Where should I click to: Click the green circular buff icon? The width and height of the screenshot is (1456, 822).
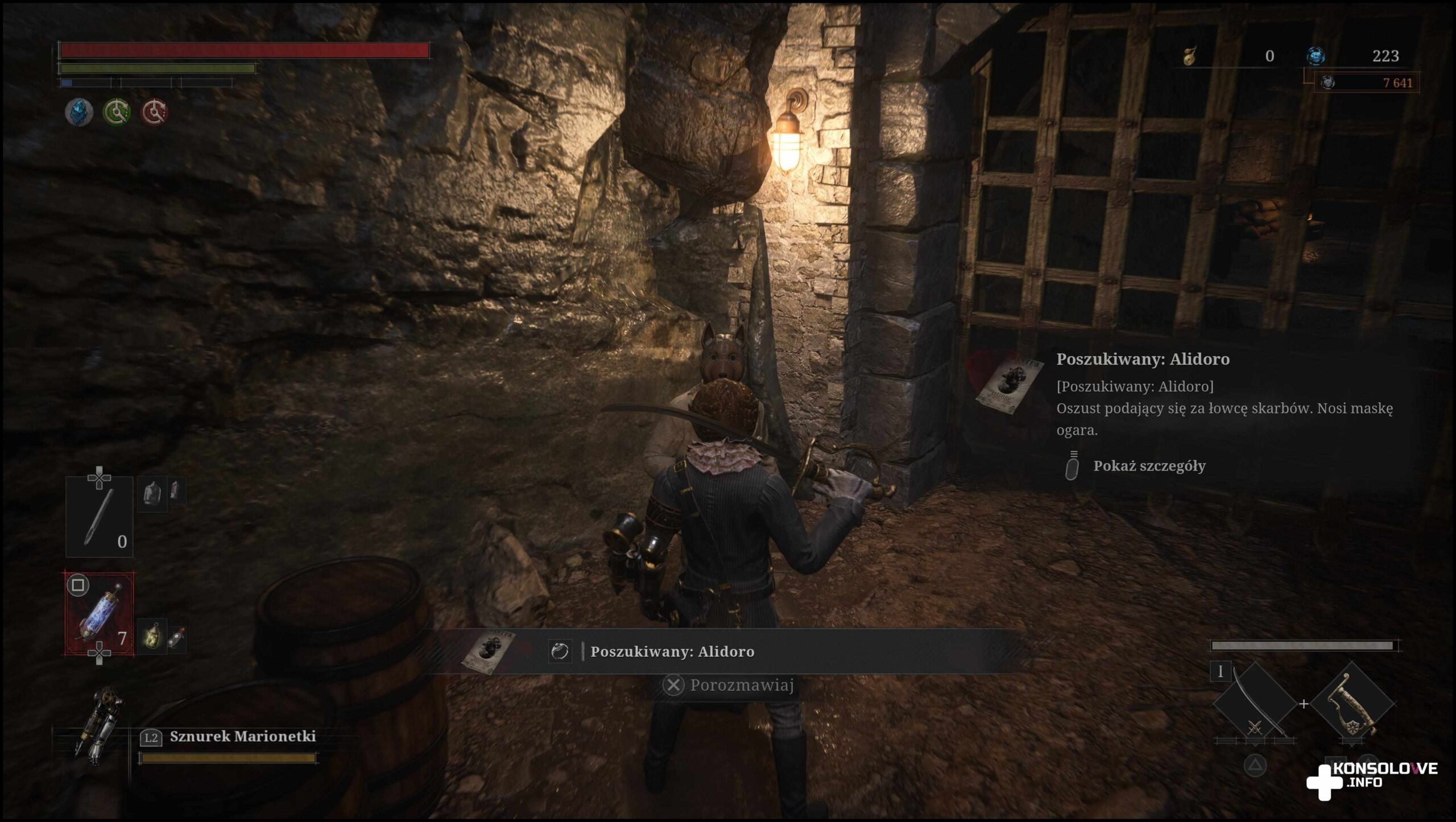117,111
